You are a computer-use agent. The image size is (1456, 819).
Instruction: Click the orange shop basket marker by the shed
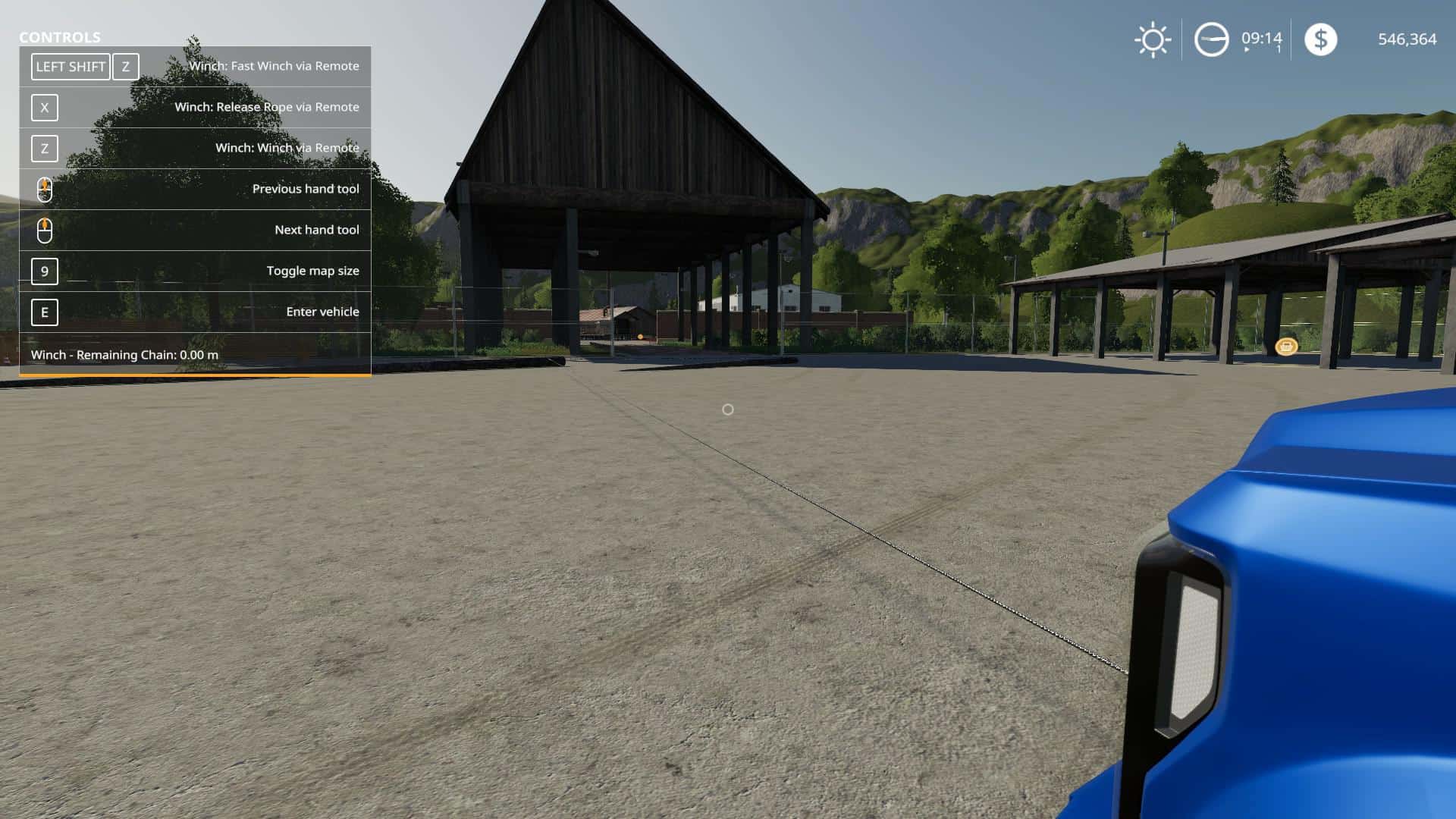[x=1287, y=346]
